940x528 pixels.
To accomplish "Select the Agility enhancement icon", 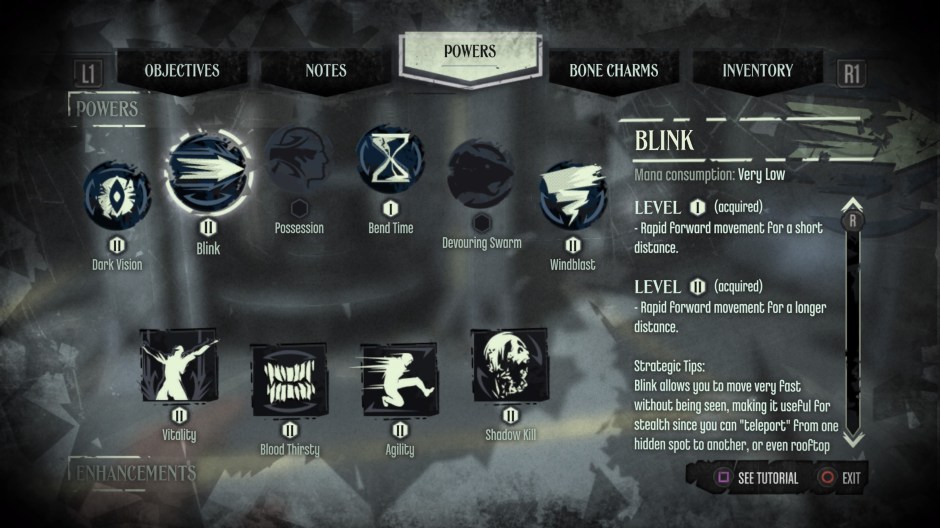I will [399, 379].
